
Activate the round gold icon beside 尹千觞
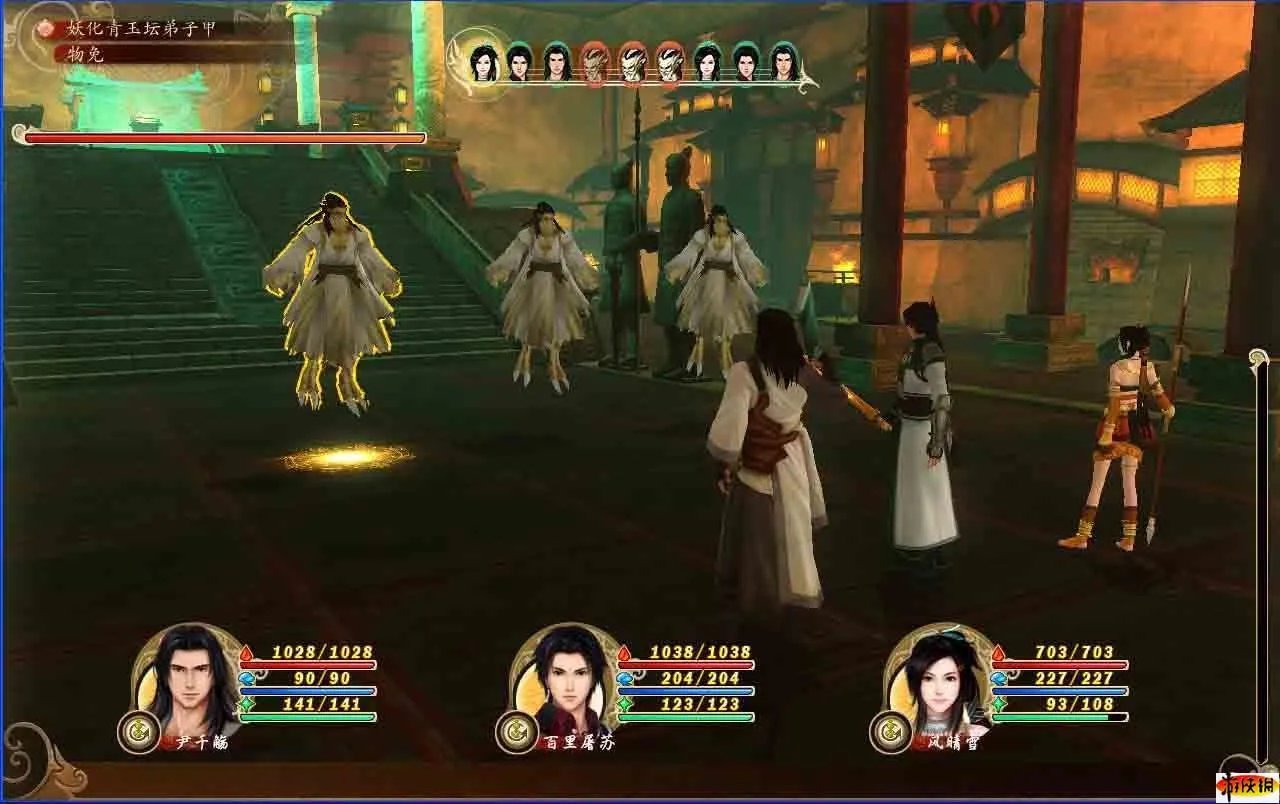[138, 732]
